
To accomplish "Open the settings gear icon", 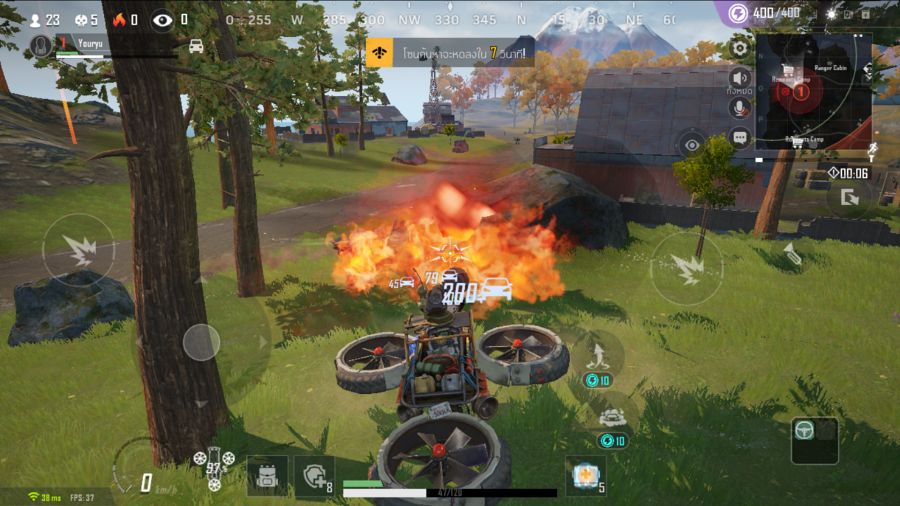I will coord(740,47).
